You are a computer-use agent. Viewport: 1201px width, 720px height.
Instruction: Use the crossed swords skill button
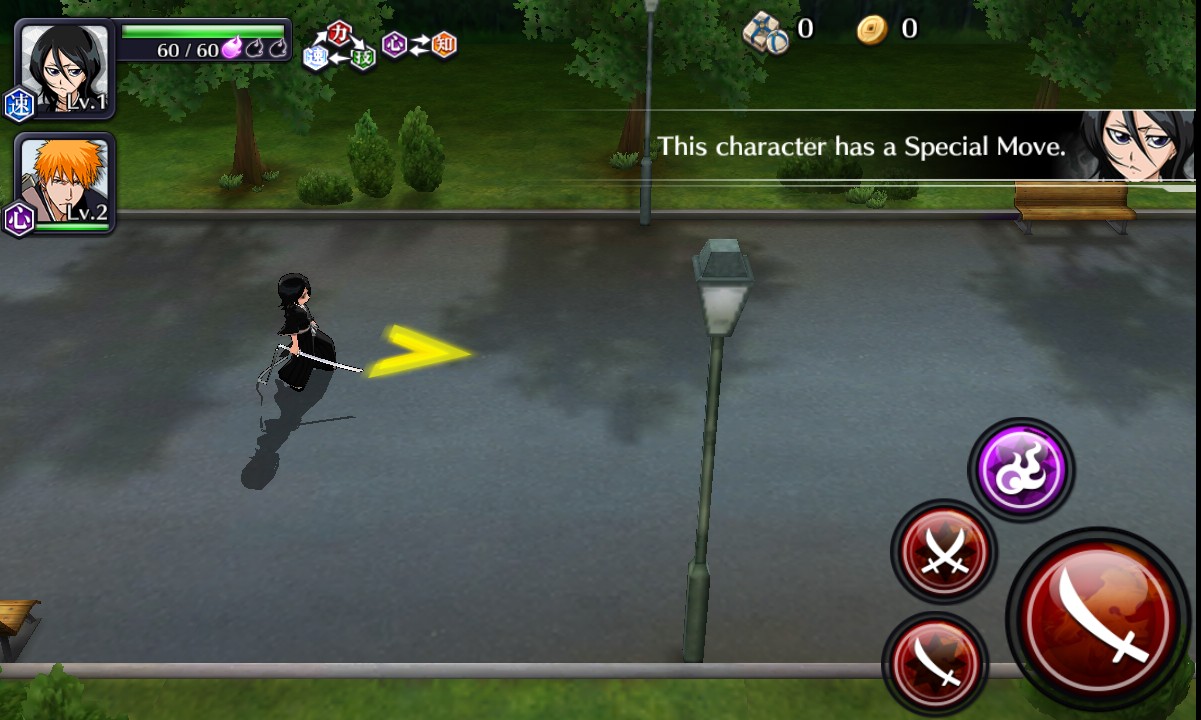click(x=943, y=551)
